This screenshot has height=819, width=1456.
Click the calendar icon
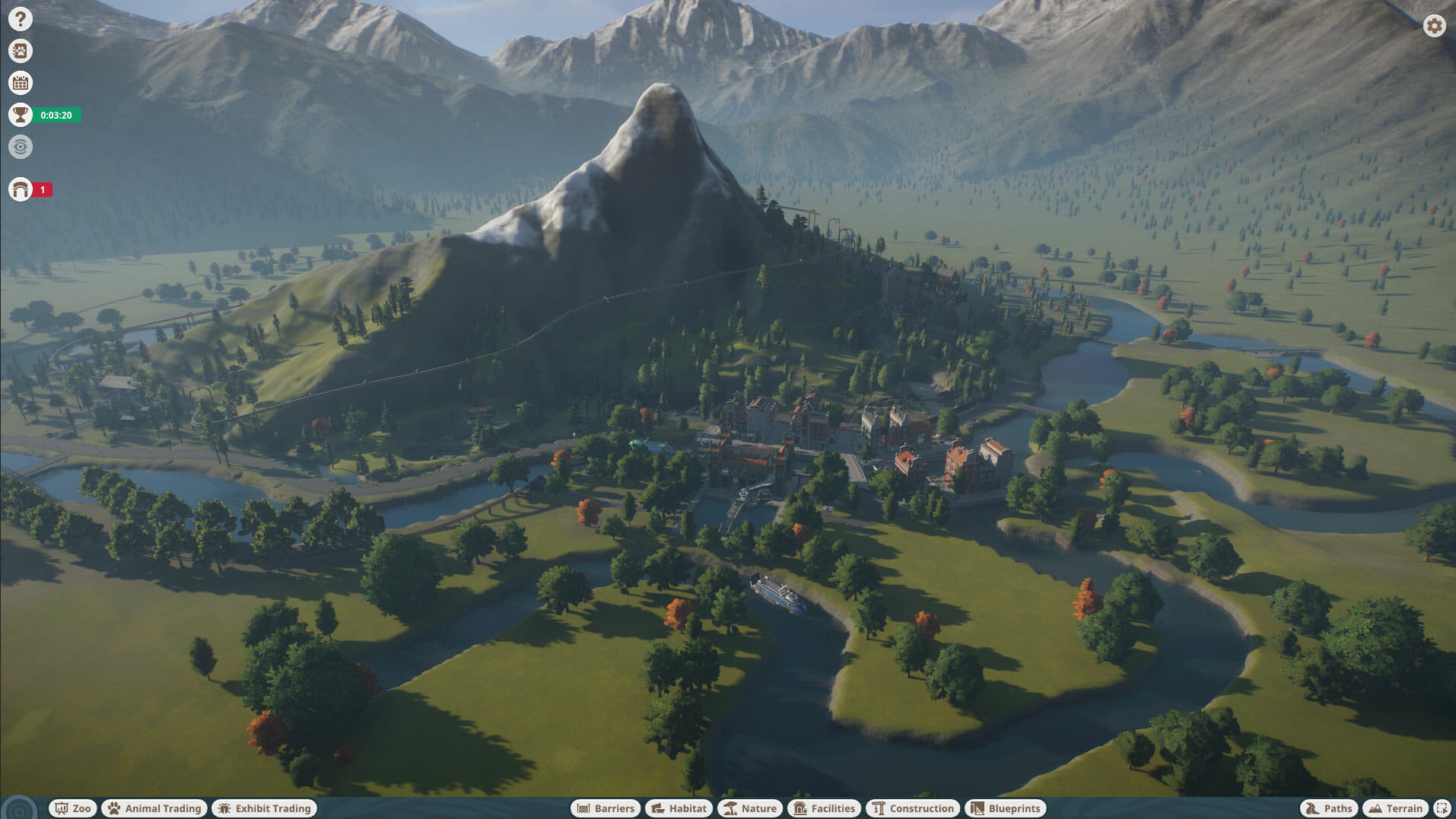click(21, 83)
